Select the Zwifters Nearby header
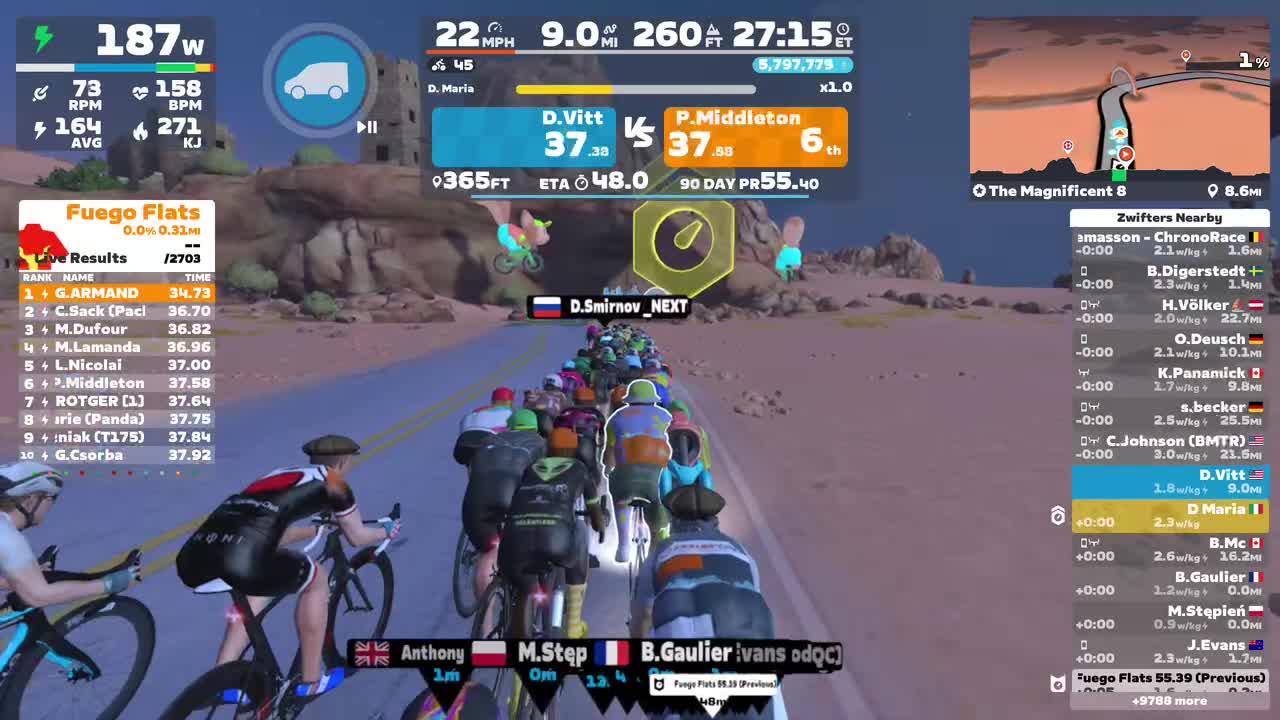 (1169, 217)
